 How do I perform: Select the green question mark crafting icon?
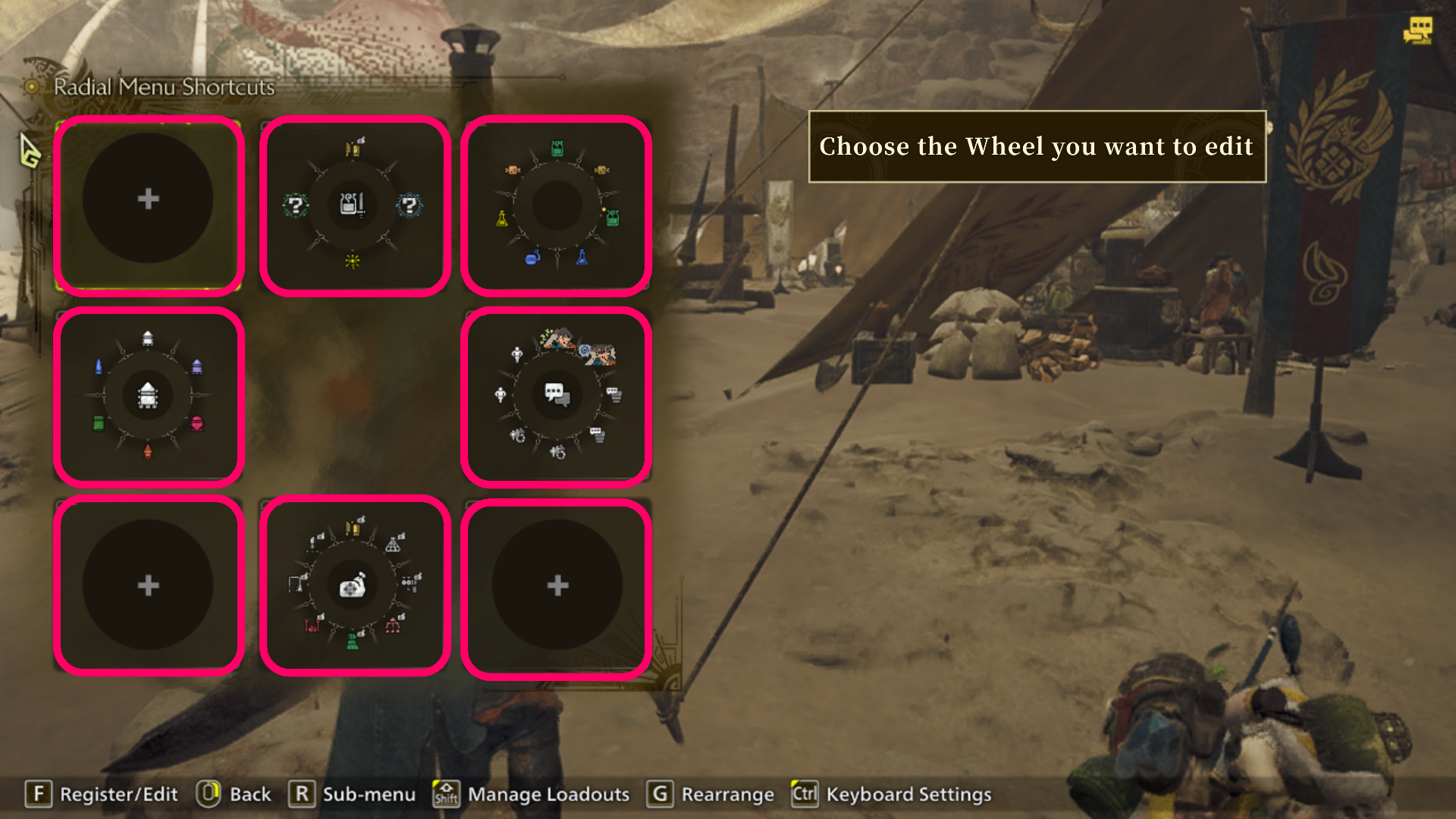pyautogui.click(x=297, y=206)
